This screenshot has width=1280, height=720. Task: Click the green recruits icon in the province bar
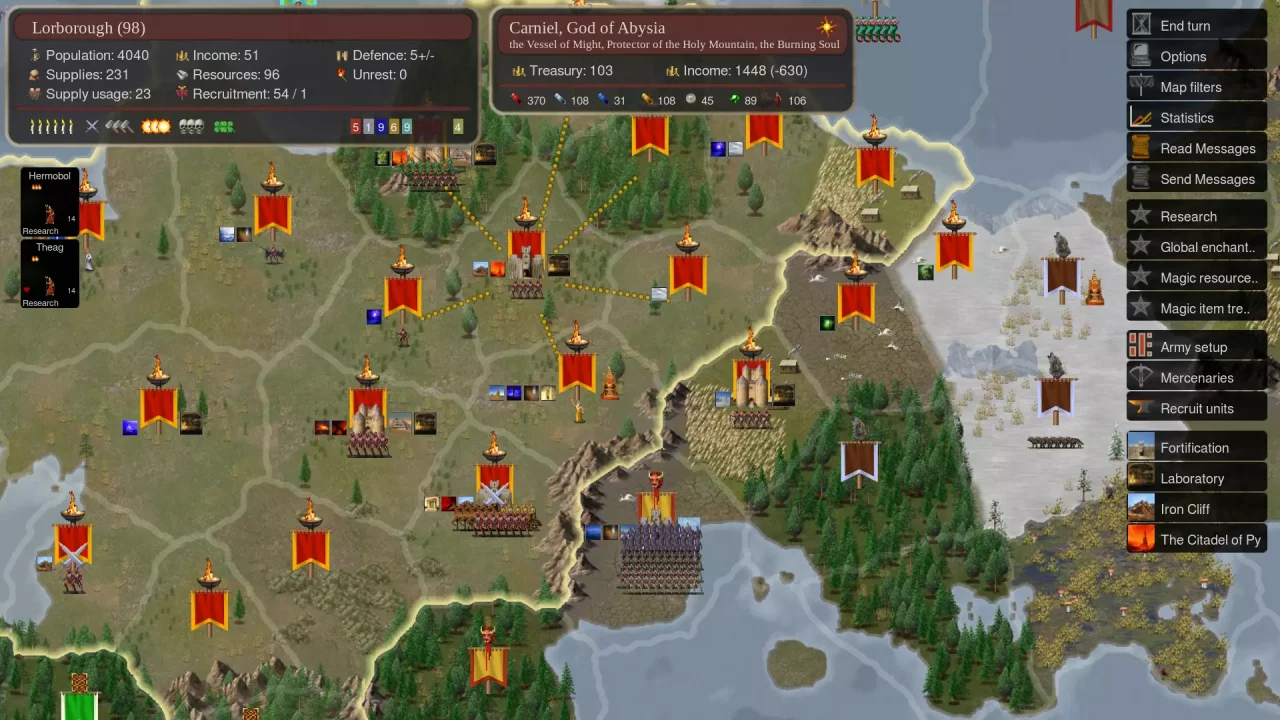pyautogui.click(x=222, y=126)
